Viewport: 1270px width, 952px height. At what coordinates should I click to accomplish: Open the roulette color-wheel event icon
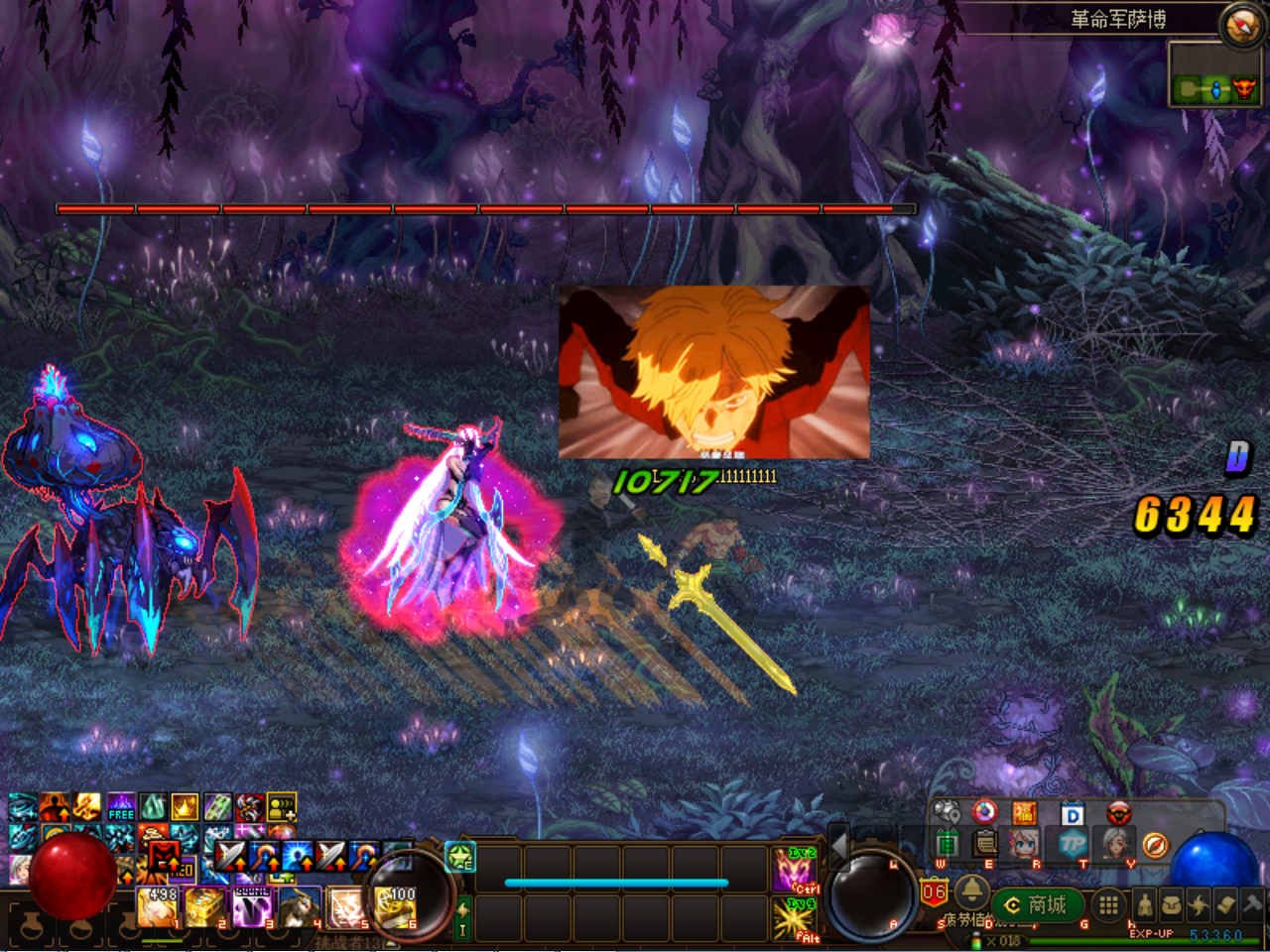[984, 812]
